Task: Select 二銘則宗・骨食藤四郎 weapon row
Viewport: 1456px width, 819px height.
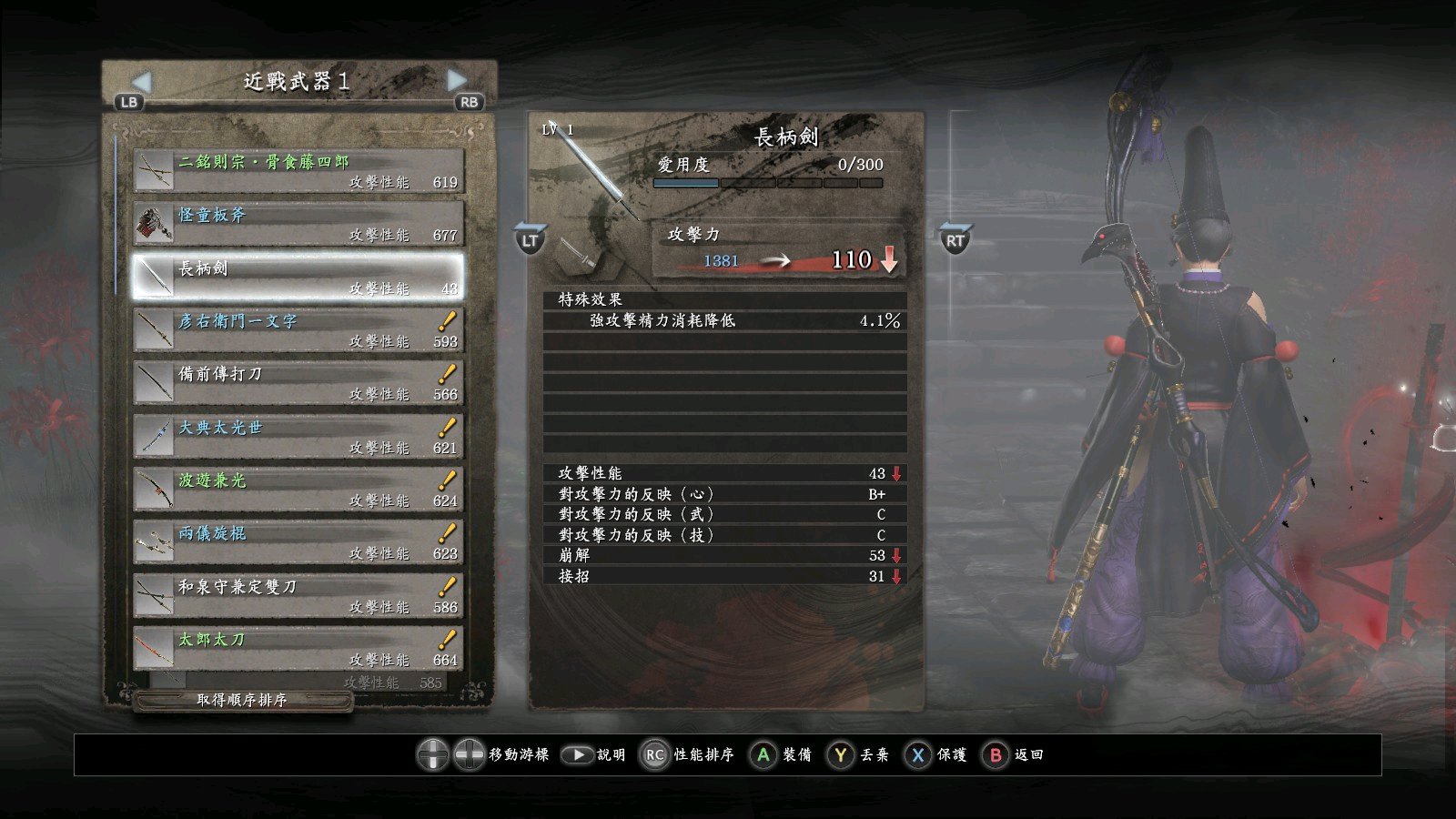Action: click(x=298, y=171)
